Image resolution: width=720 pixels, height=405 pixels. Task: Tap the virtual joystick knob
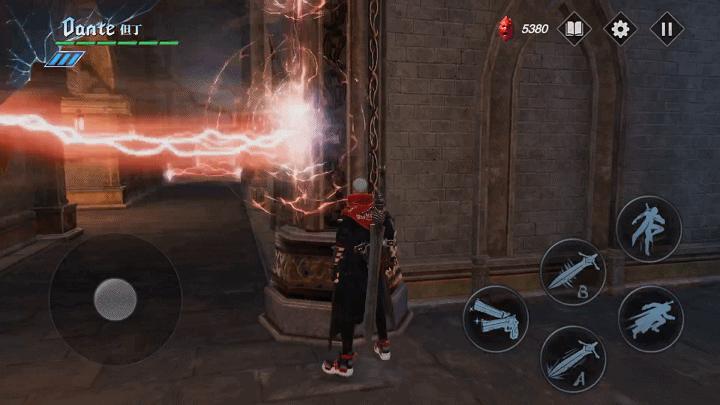coord(115,298)
